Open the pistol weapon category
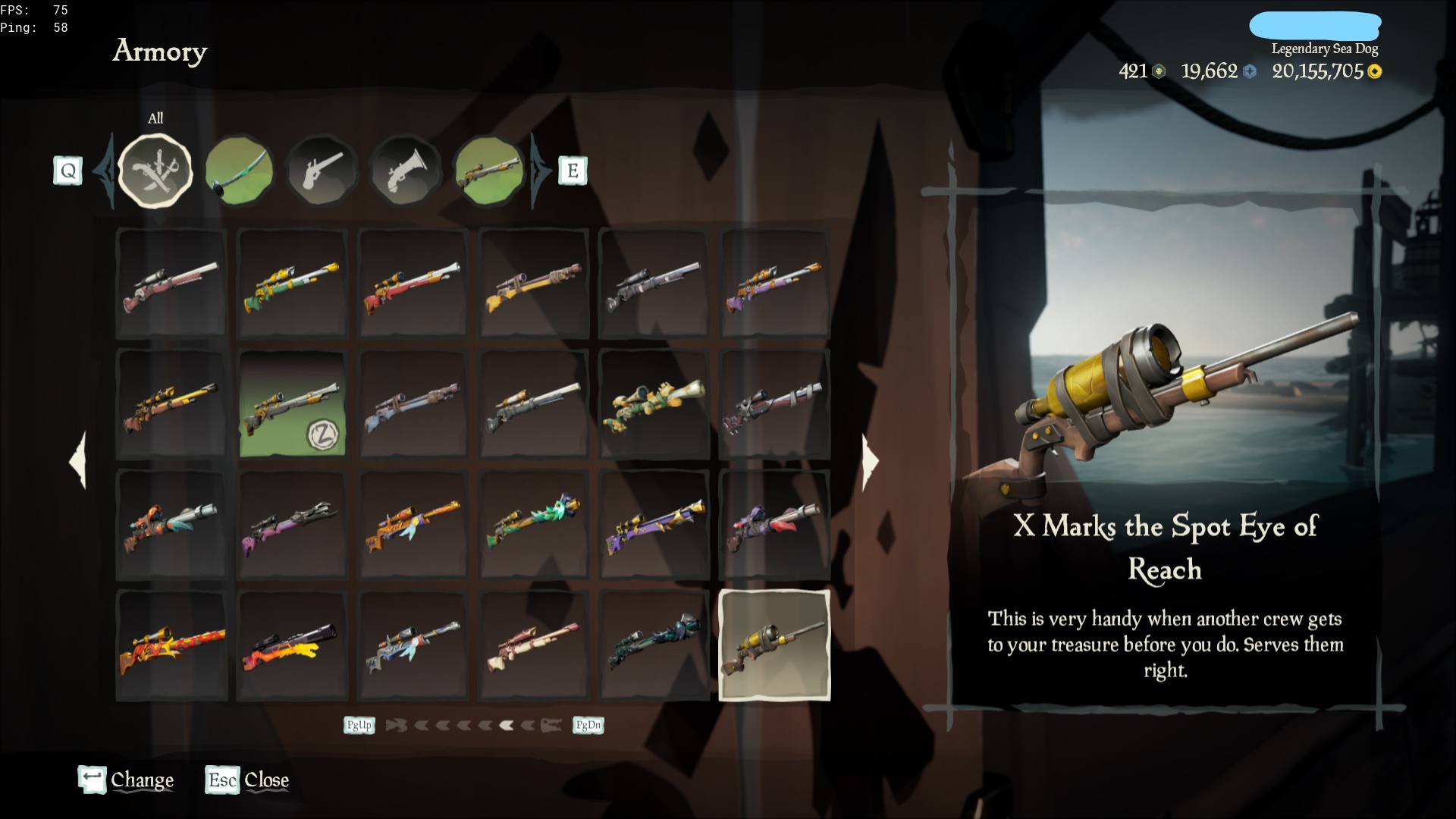The image size is (1456, 819). coord(322,171)
